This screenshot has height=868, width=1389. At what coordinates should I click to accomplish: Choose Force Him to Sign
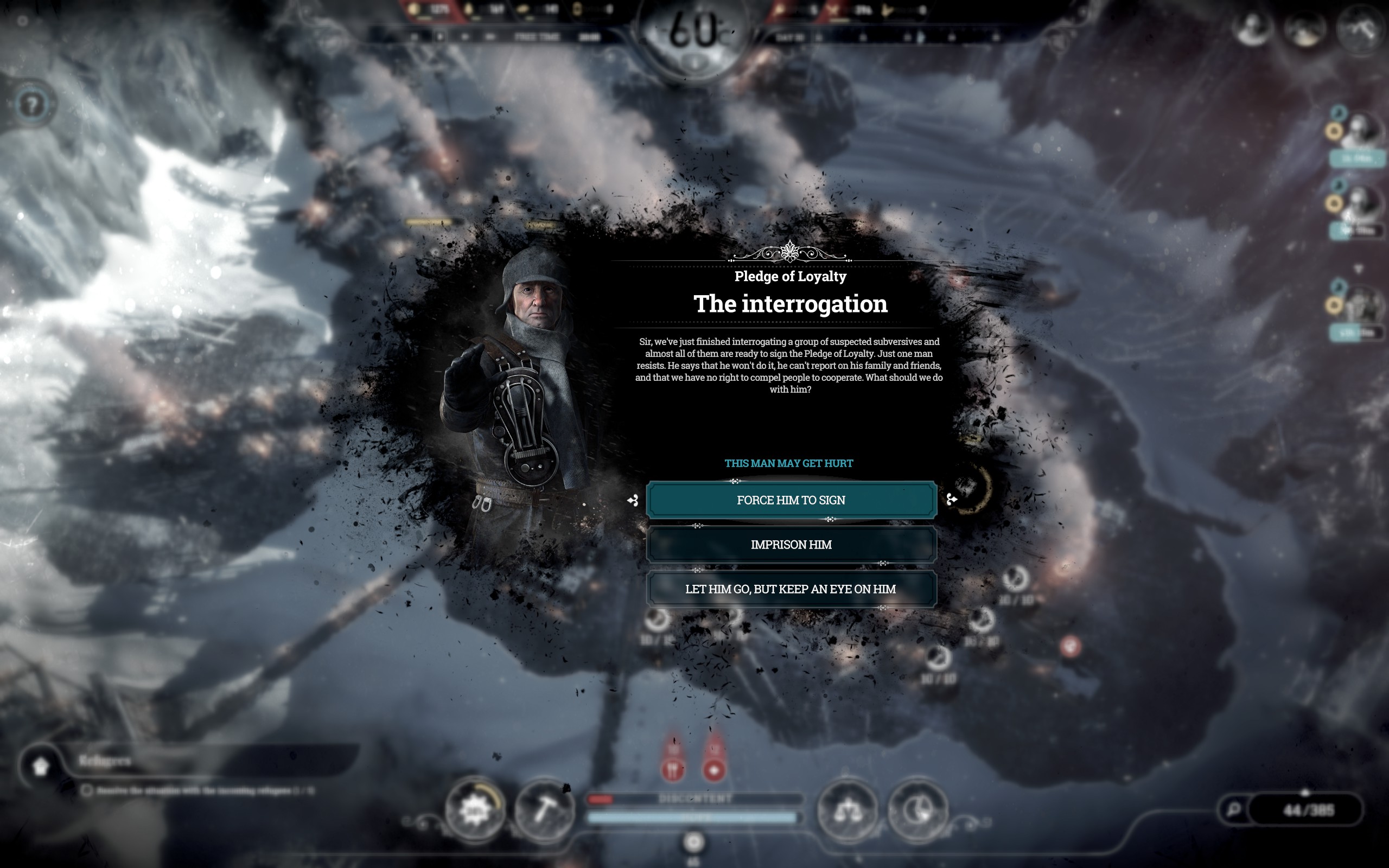pyautogui.click(x=791, y=500)
